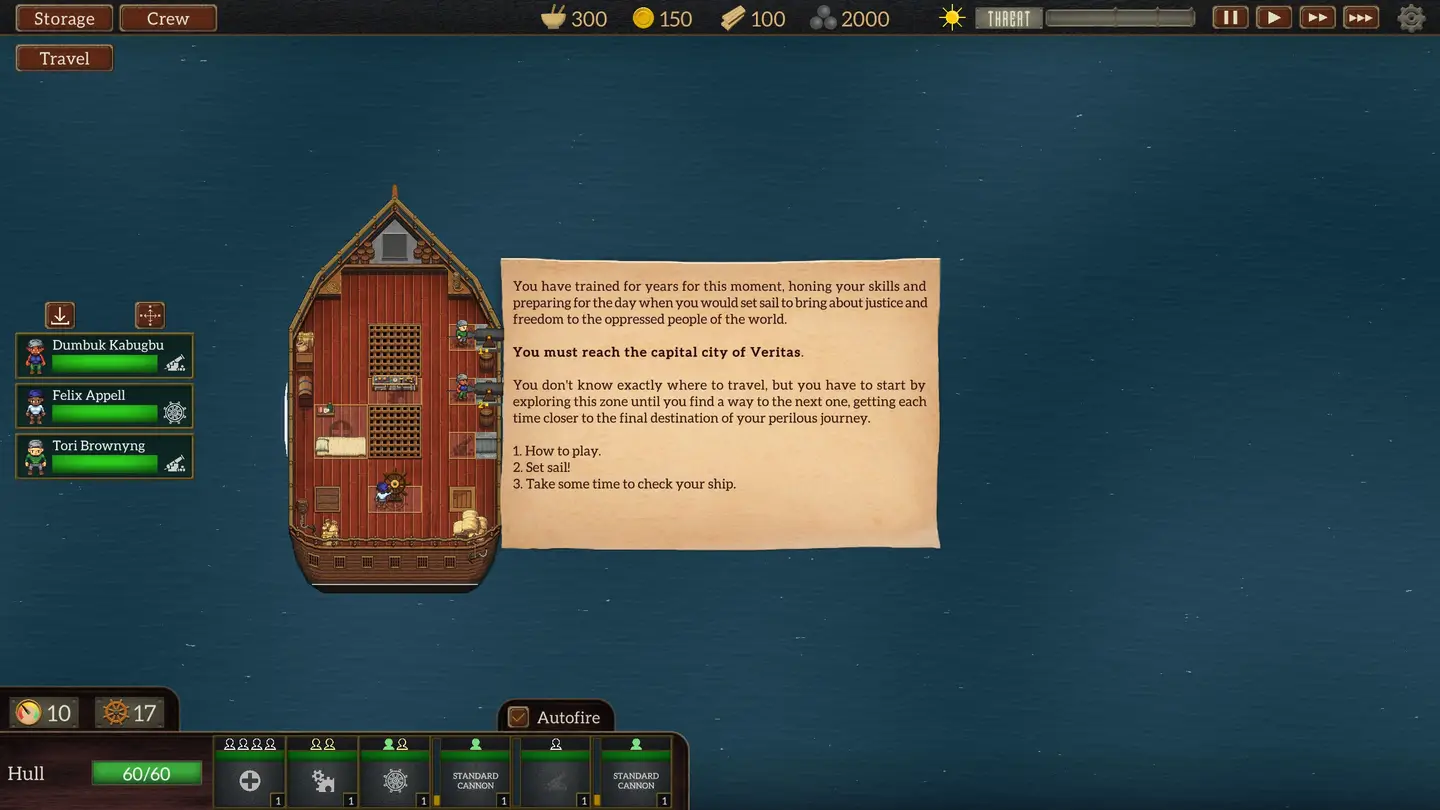Set game speed to normal play

tap(1273, 18)
